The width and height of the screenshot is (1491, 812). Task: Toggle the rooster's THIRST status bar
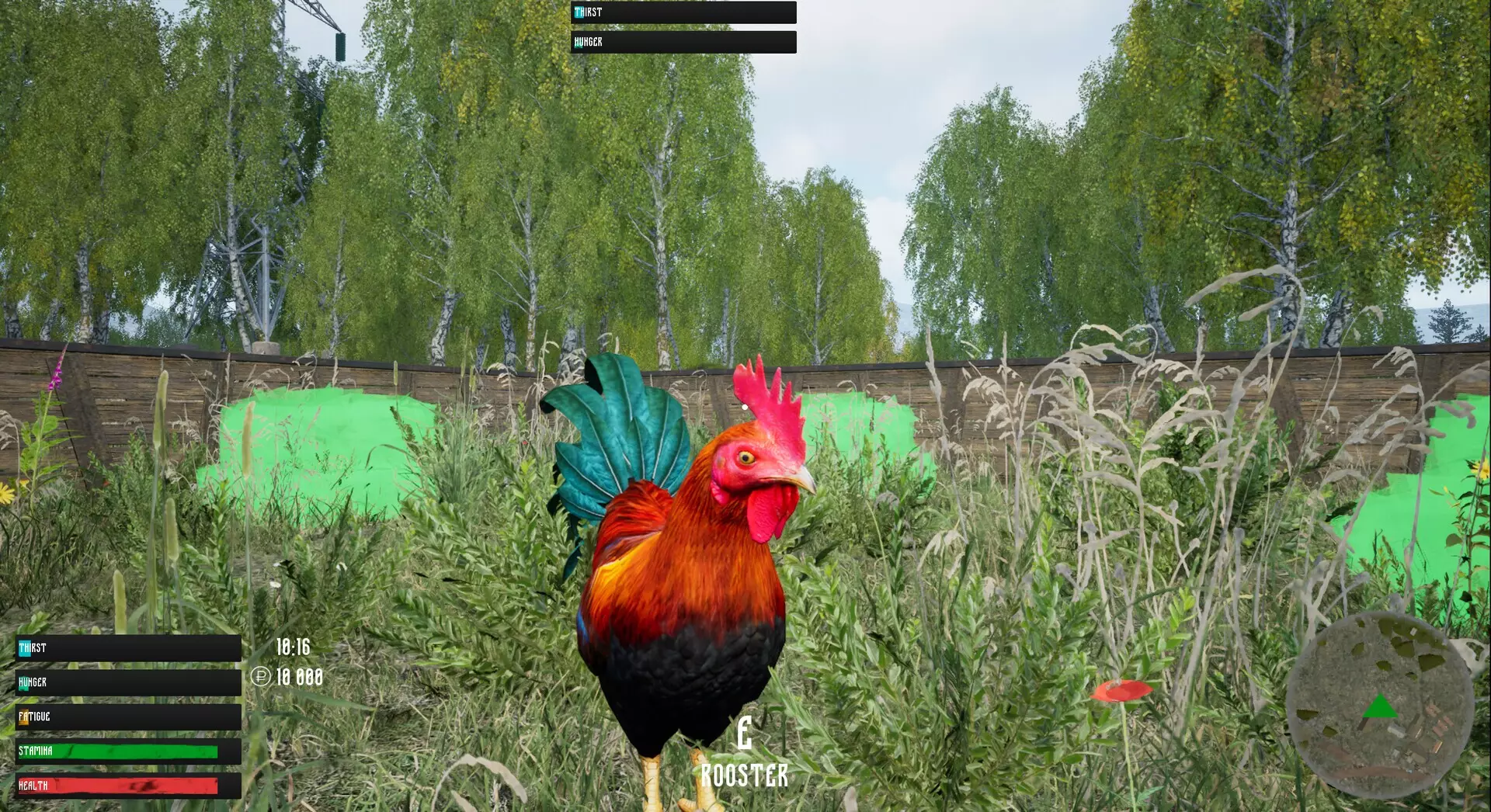(683, 12)
